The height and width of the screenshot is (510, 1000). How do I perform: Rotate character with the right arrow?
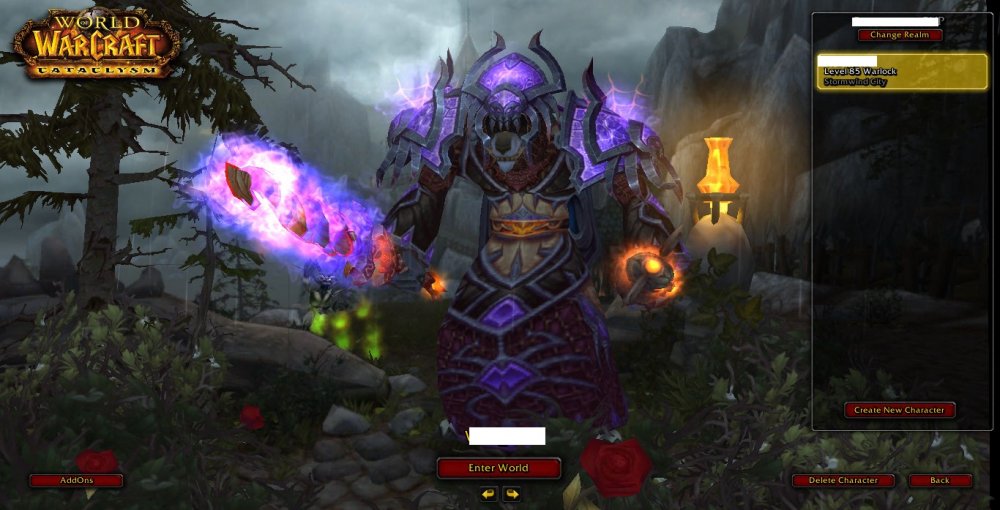(511, 494)
